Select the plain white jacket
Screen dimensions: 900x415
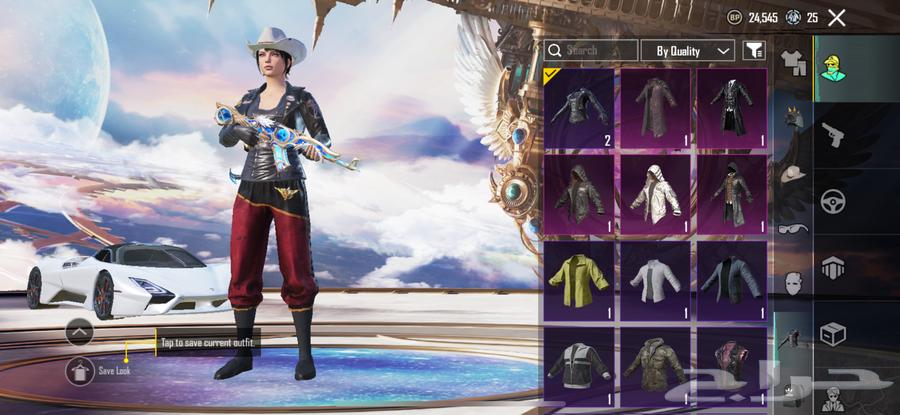(655, 280)
